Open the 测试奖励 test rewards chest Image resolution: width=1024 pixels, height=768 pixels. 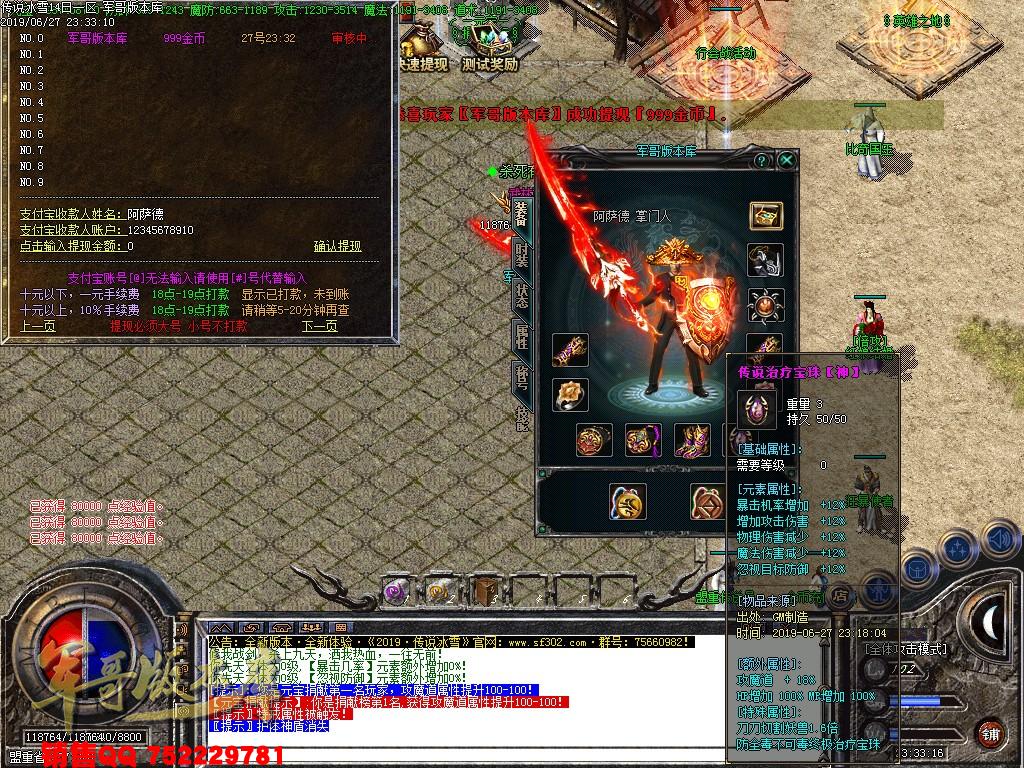[x=489, y=47]
